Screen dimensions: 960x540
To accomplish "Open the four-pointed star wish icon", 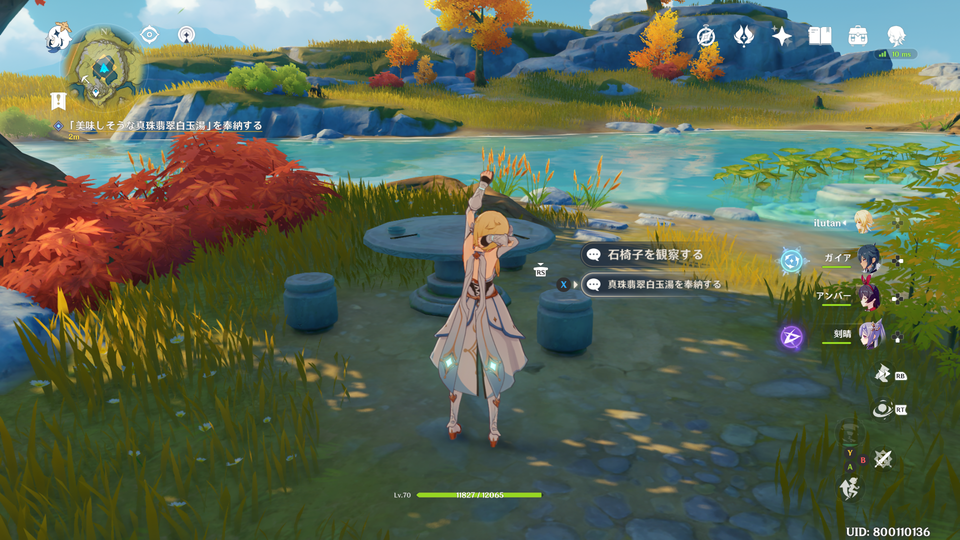I will tap(782, 36).
